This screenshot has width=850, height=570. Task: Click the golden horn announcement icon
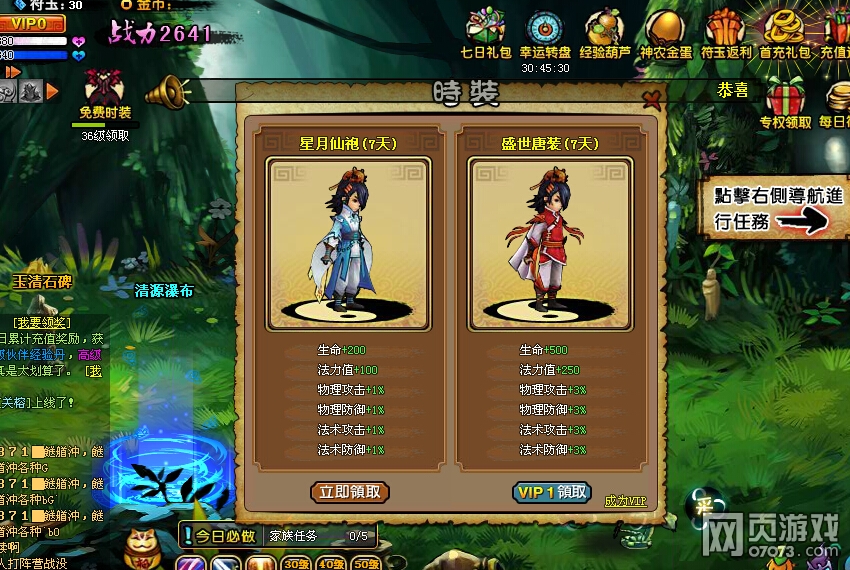click(x=167, y=93)
